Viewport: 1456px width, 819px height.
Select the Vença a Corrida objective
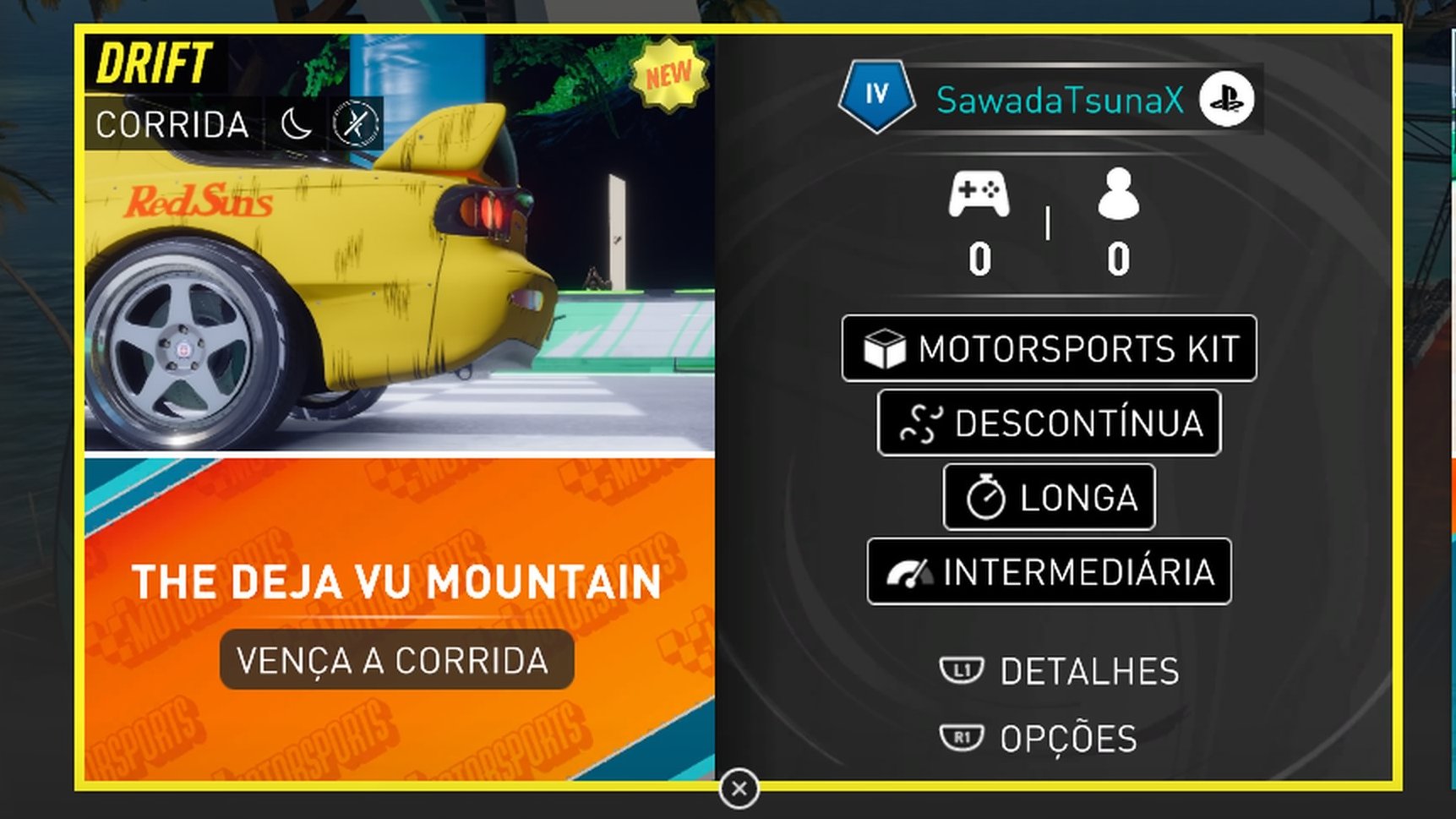tap(396, 660)
